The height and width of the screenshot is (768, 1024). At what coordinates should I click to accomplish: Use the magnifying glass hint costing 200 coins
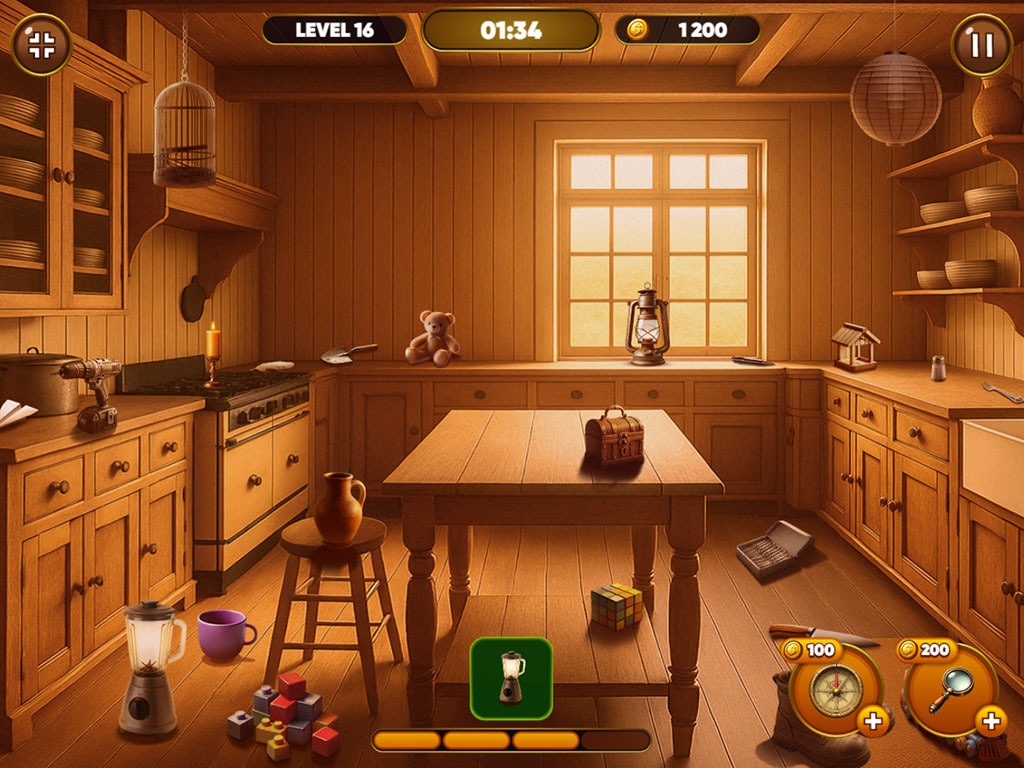click(949, 690)
